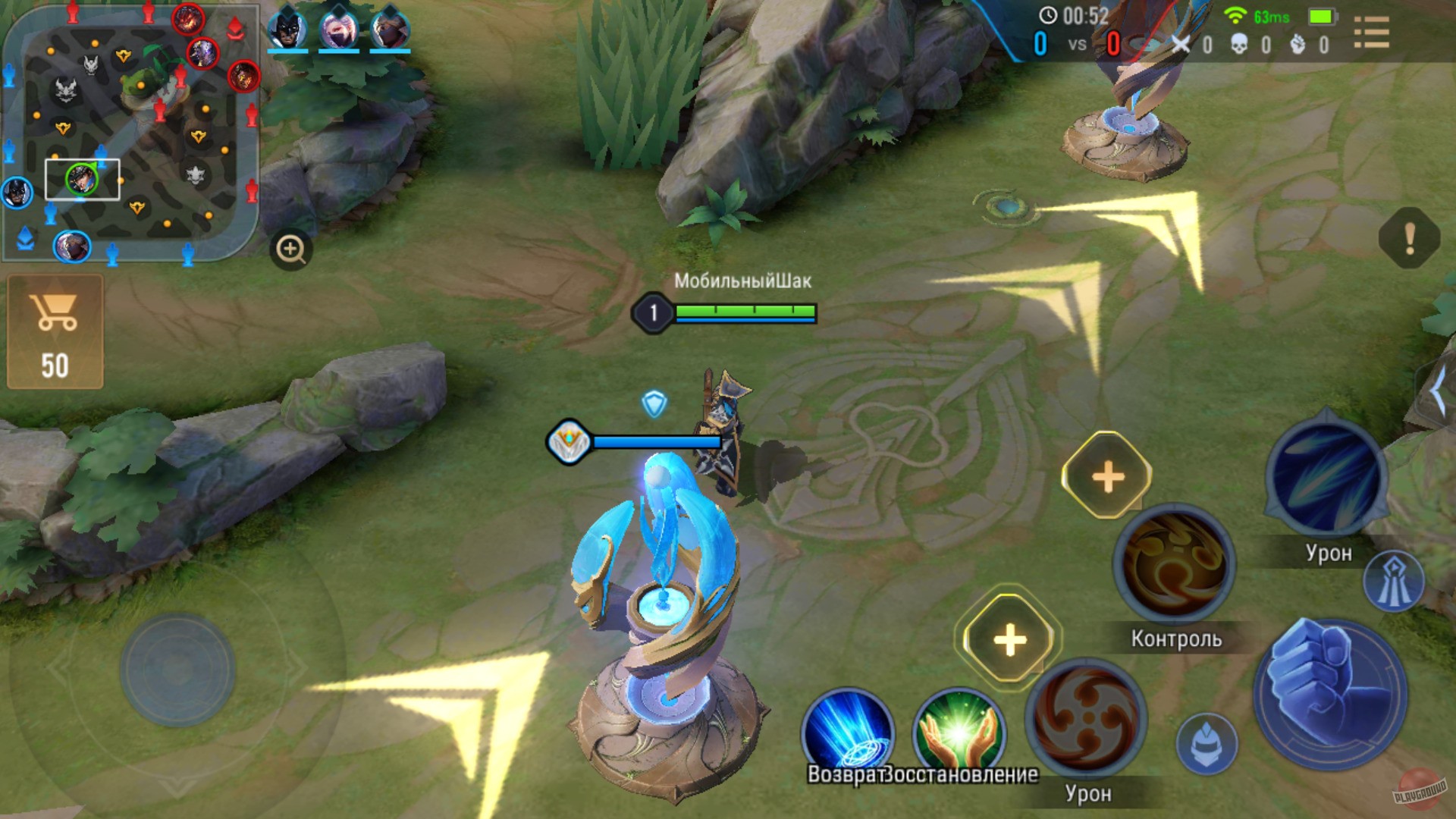The height and width of the screenshot is (819, 1456).
Task: Activate the Урон swirl ability near the attack button
Action: click(x=1086, y=720)
